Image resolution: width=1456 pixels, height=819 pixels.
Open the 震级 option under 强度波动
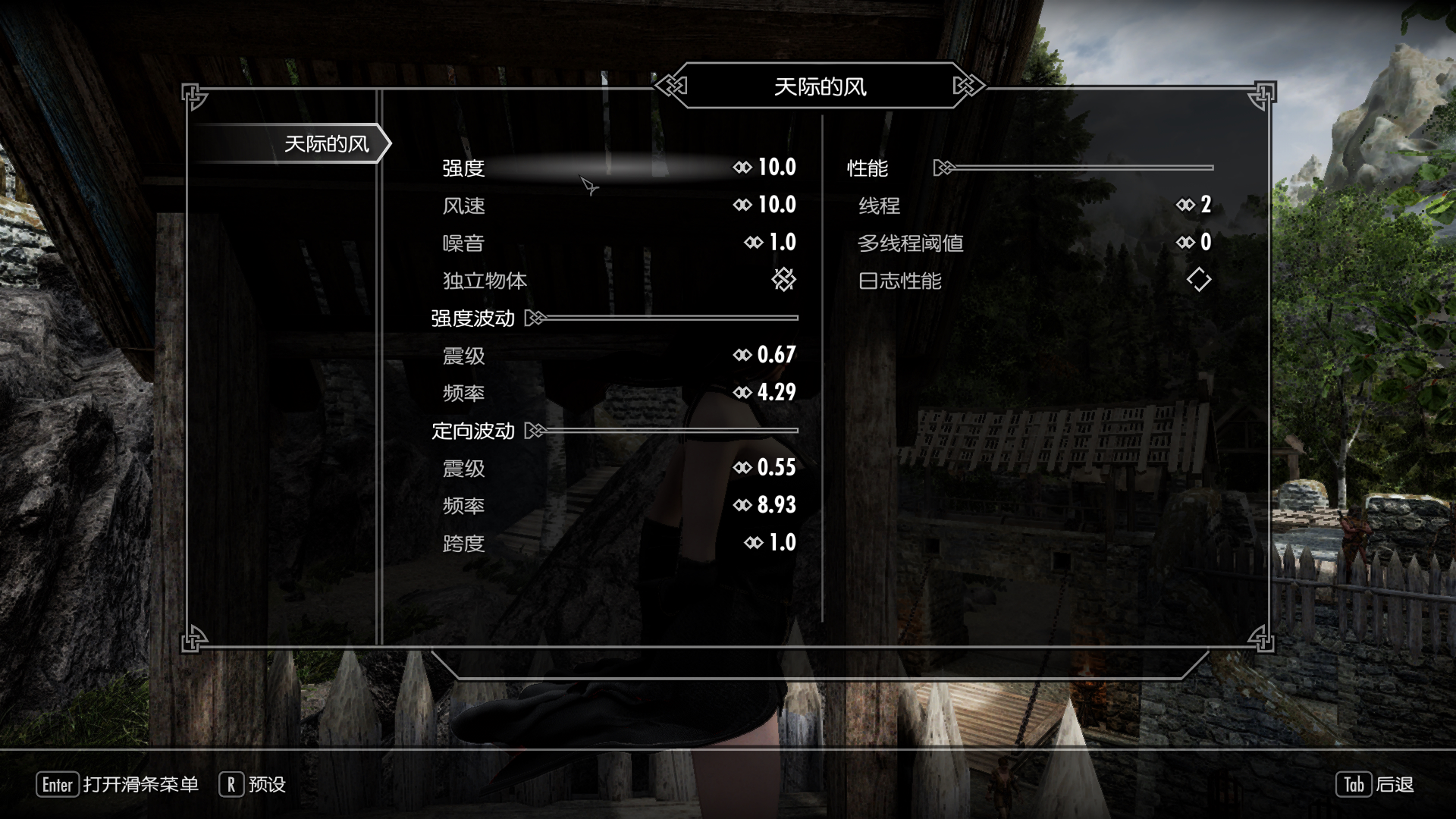pyautogui.click(x=618, y=355)
